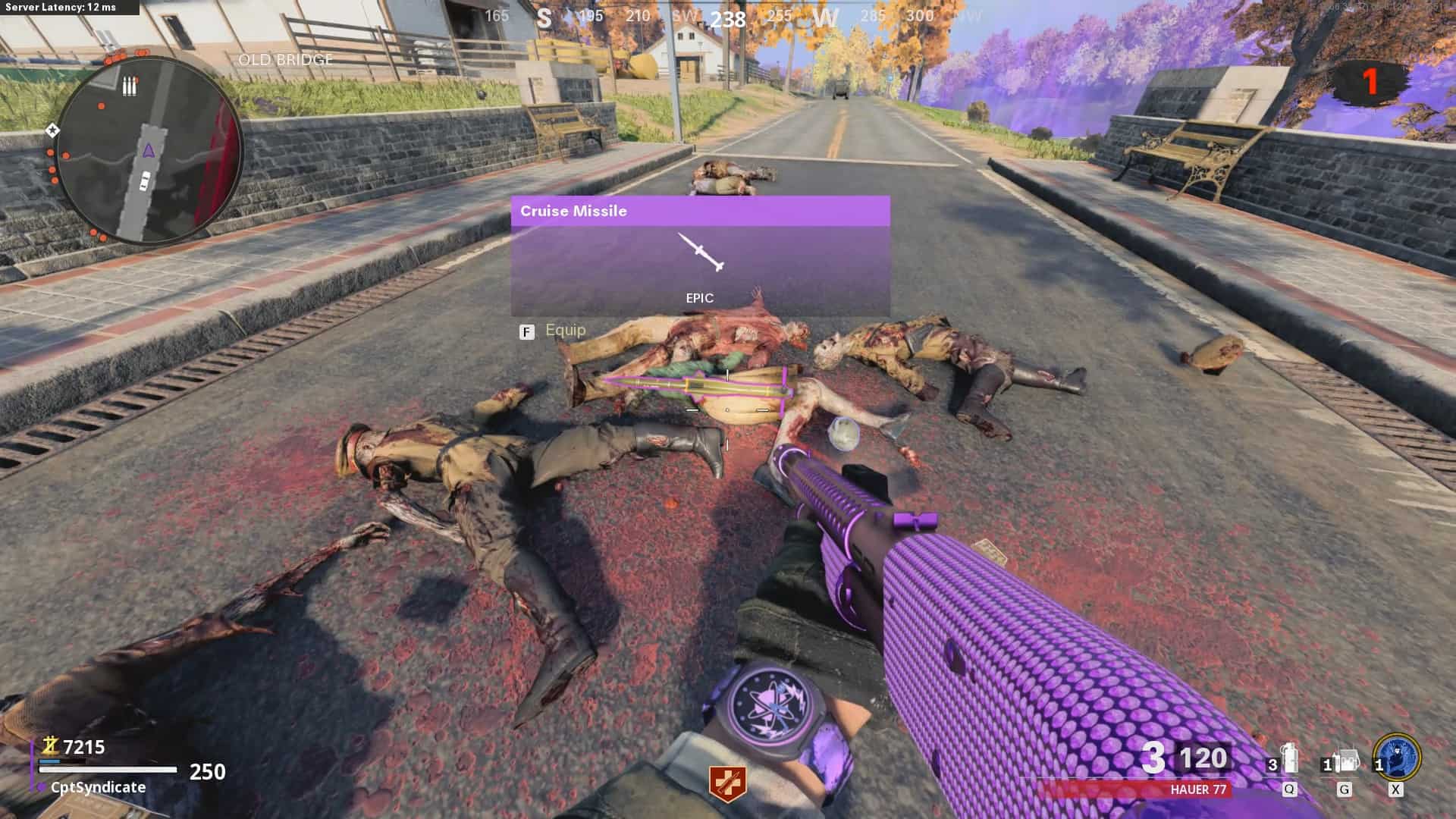Select the grenade lethal equipment icon

[1291, 761]
